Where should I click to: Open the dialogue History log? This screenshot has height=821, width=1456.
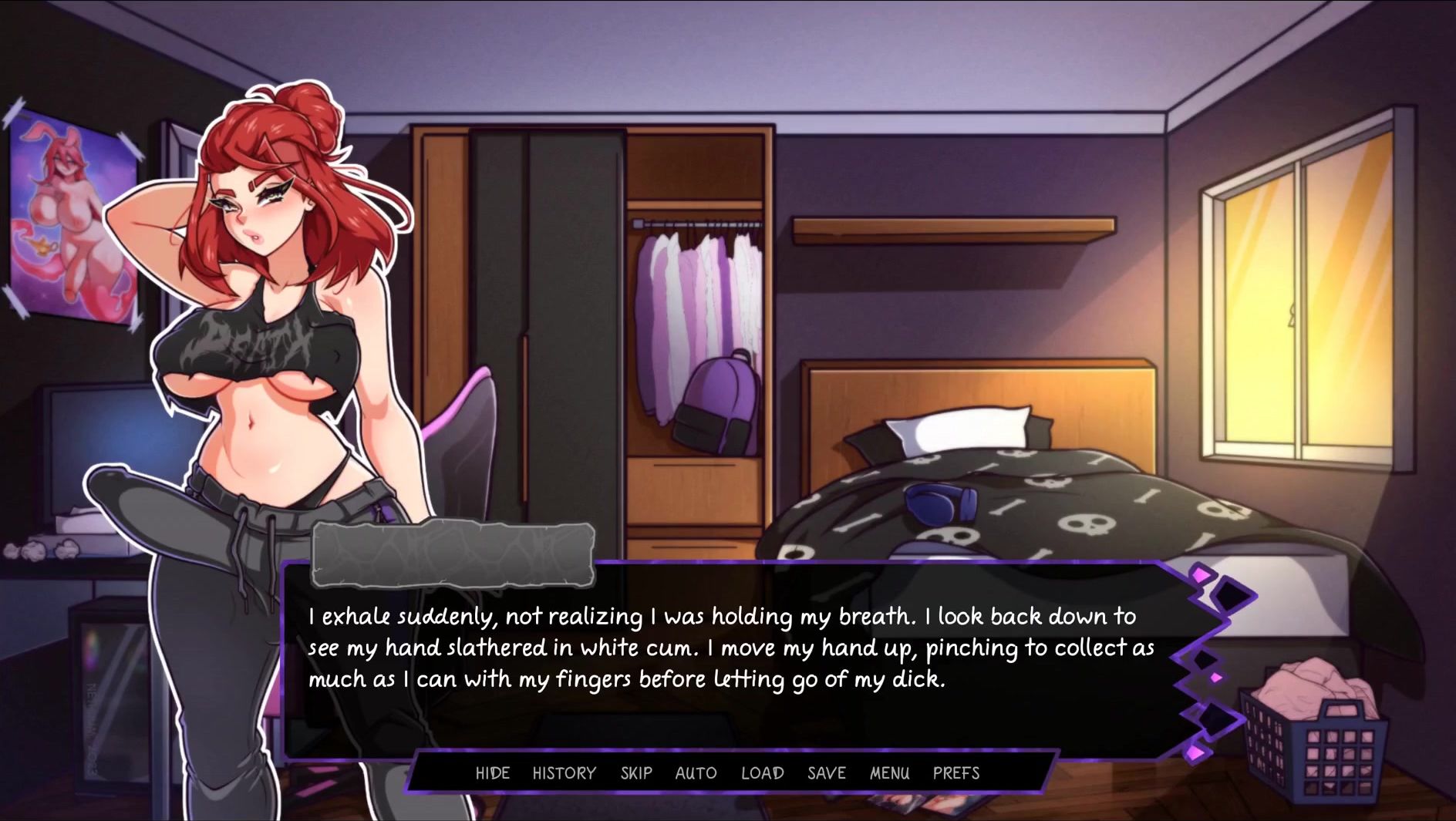pyautogui.click(x=564, y=772)
